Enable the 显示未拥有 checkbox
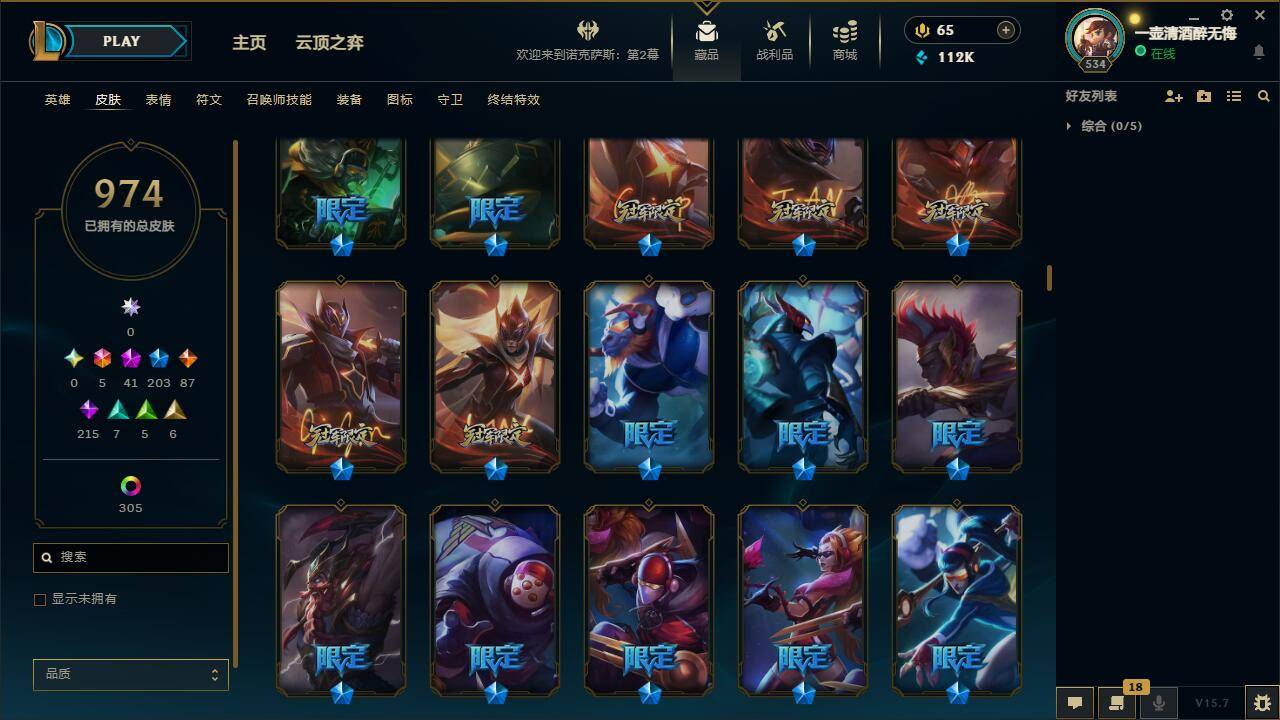Image resolution: width=1280 pixels, height=720 pixels. point(40,599)
